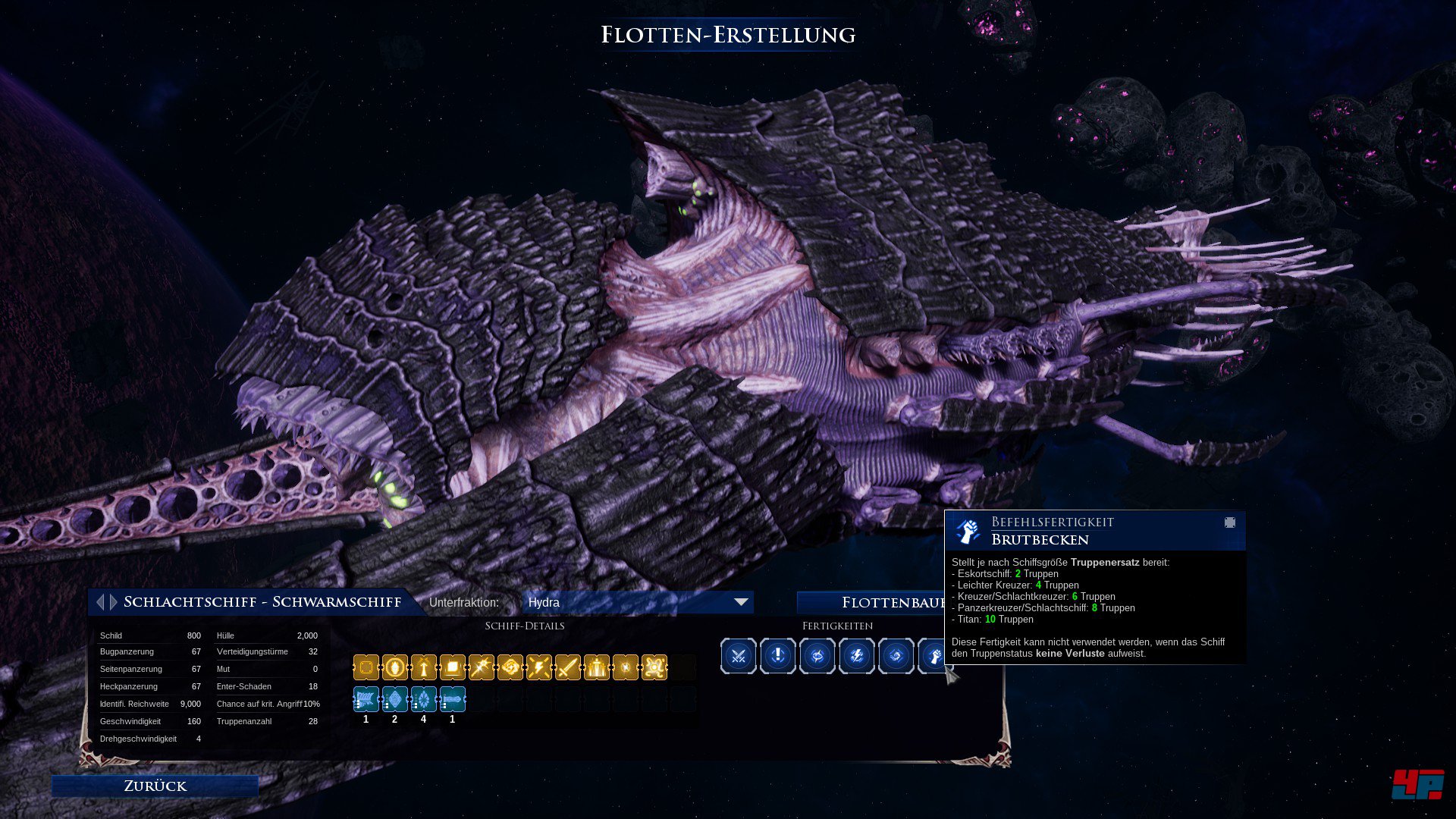
Task: Click the golden upward arrow upgrade icon
Action: (424, 667)
